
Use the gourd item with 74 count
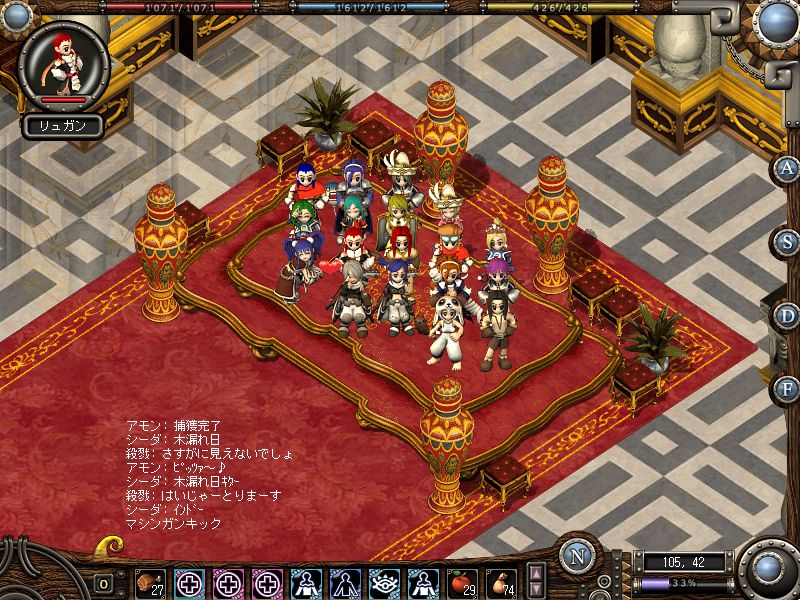tap(501, 582)
